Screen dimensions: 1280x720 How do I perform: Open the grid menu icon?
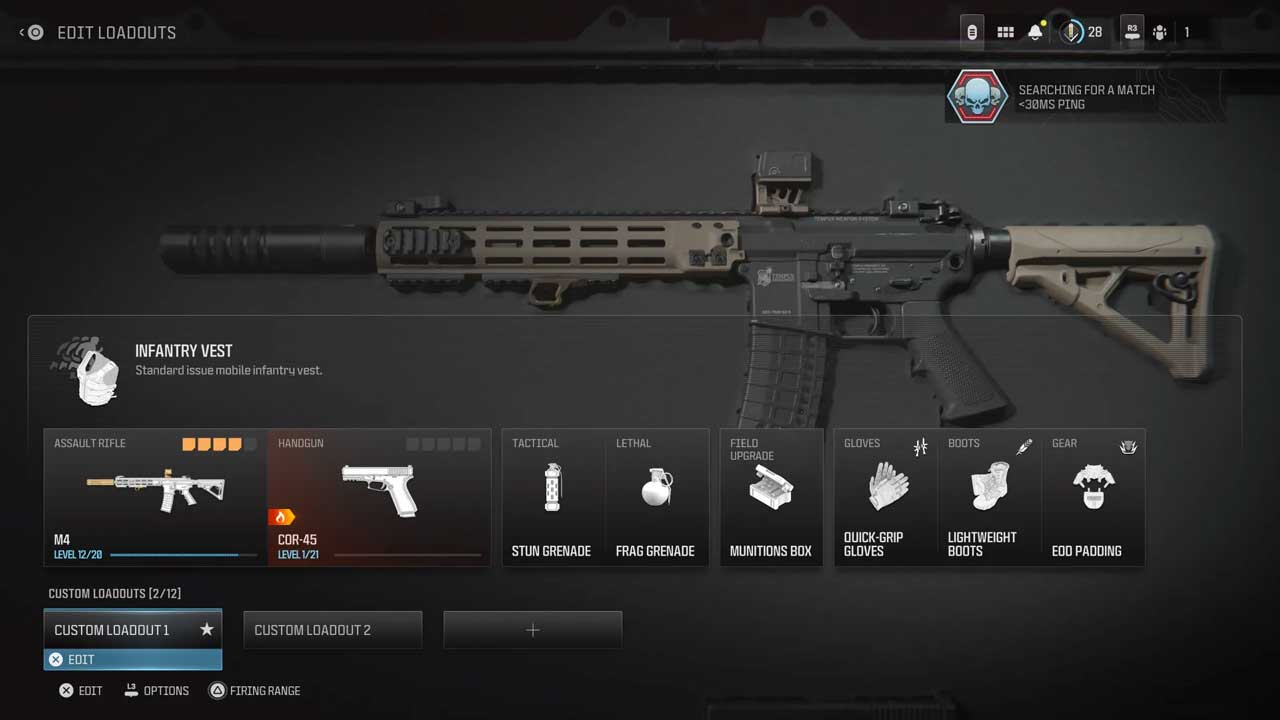pos(1005,33)
